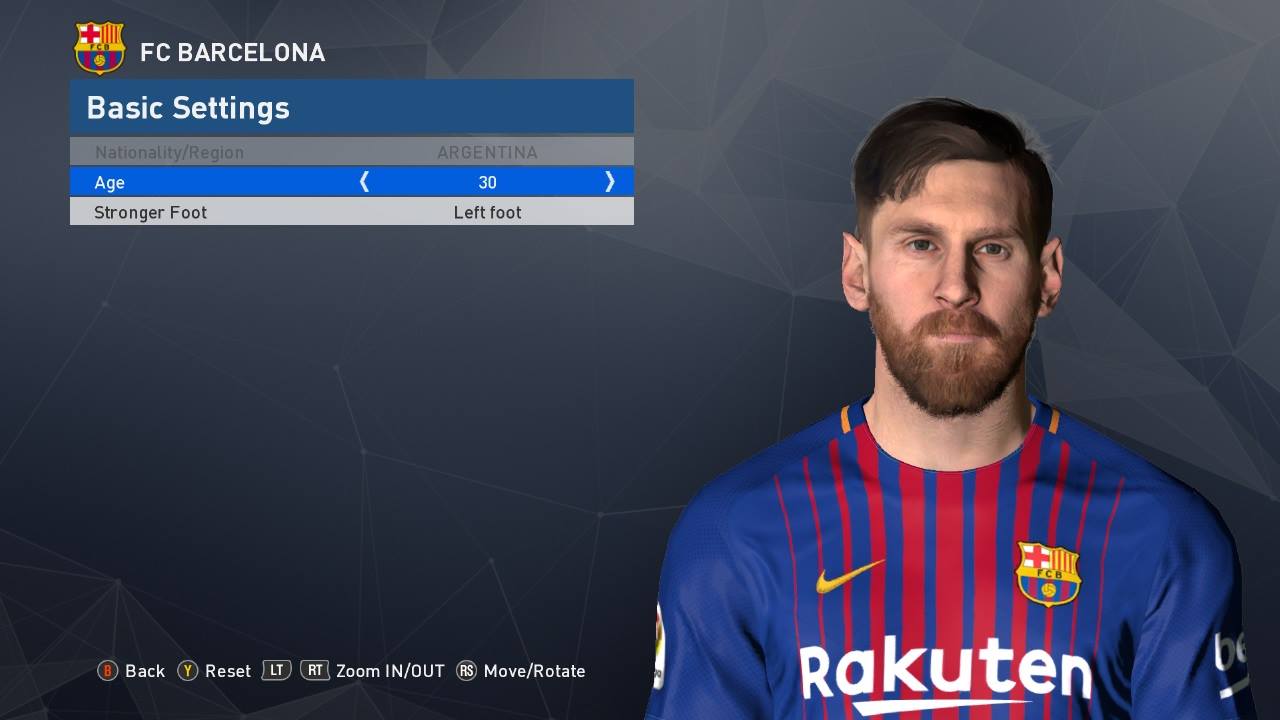Click the LT button prompt icon
1280x720 pixels.
[275, 670]
